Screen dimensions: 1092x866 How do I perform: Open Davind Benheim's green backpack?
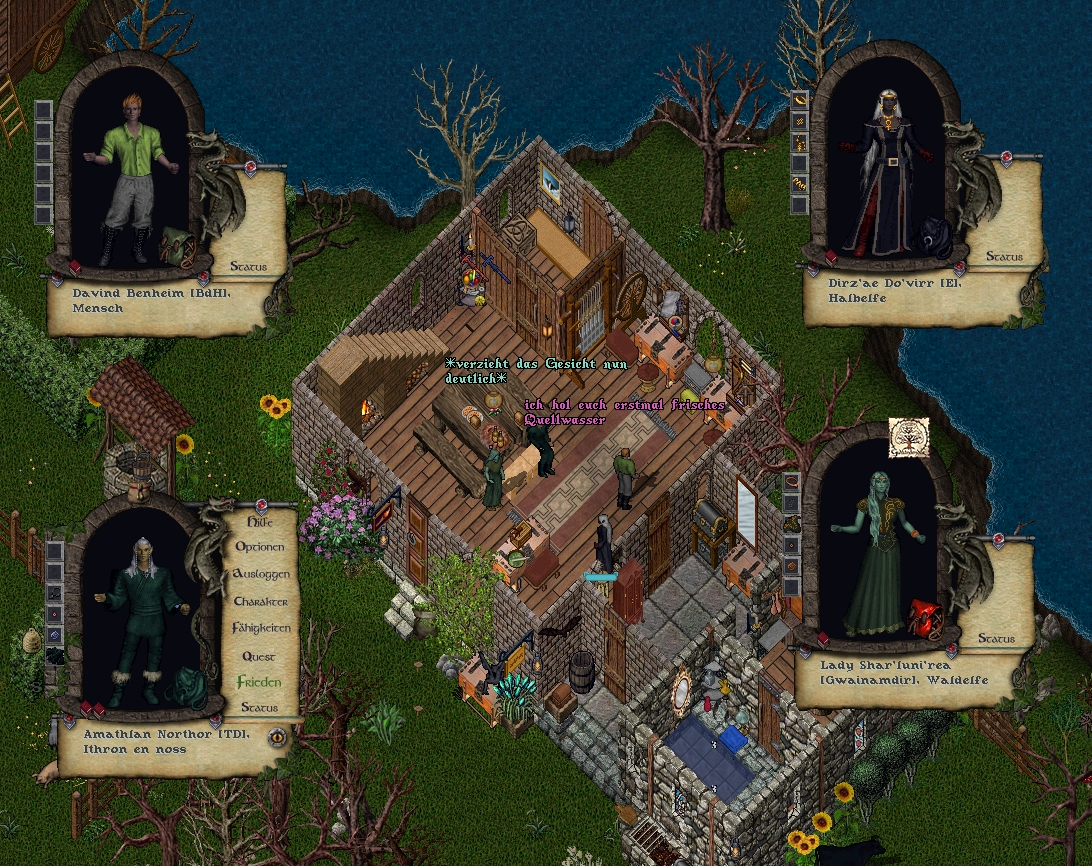click(x=176, y=247)
